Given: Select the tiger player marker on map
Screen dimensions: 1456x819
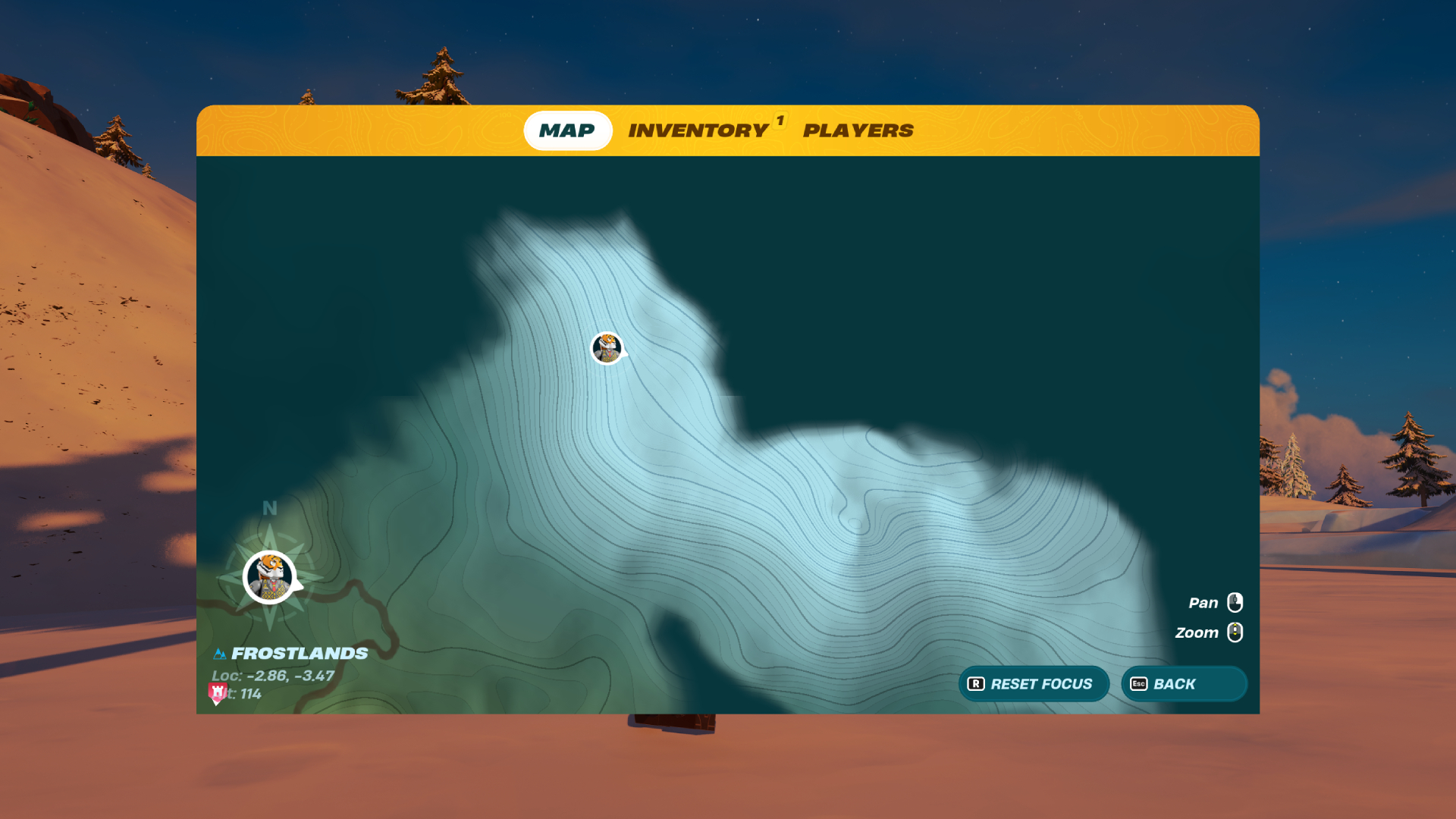Looking at the screenshot, I should coord(607,348).
